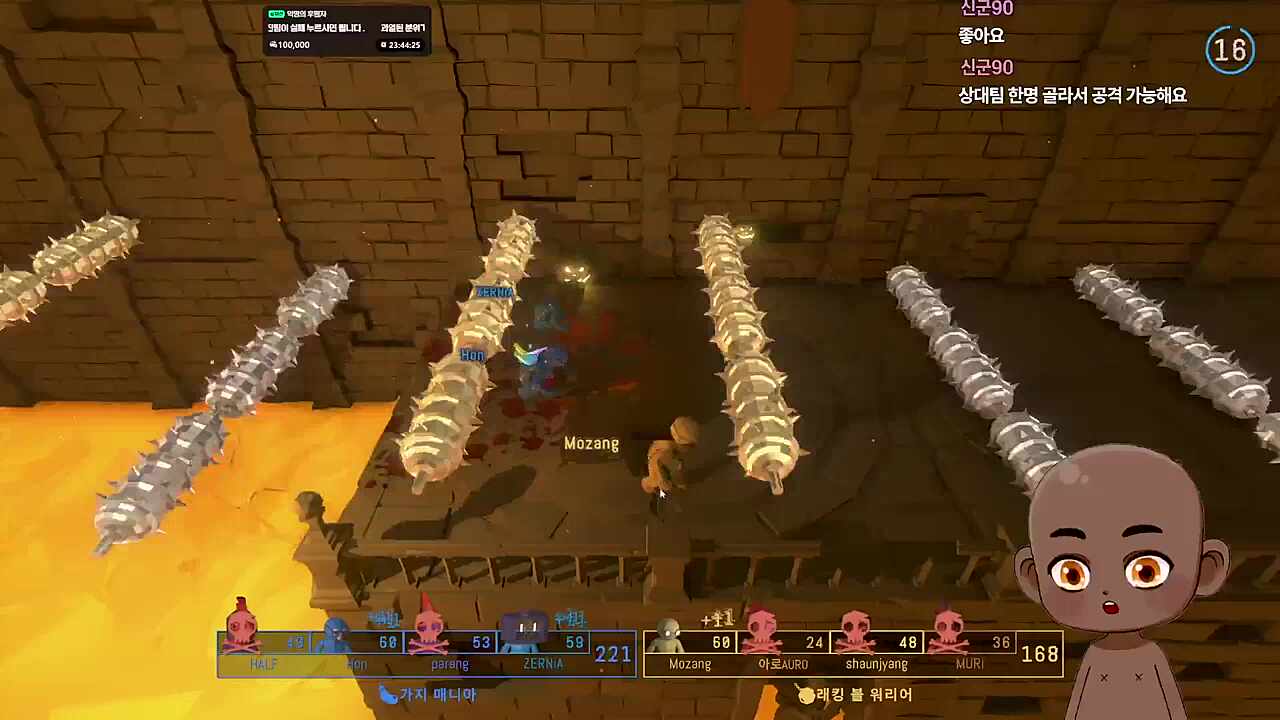Screen dimensions: 1280x720
Task: Choose parang's skull portrait
Action: pos(431,632)
